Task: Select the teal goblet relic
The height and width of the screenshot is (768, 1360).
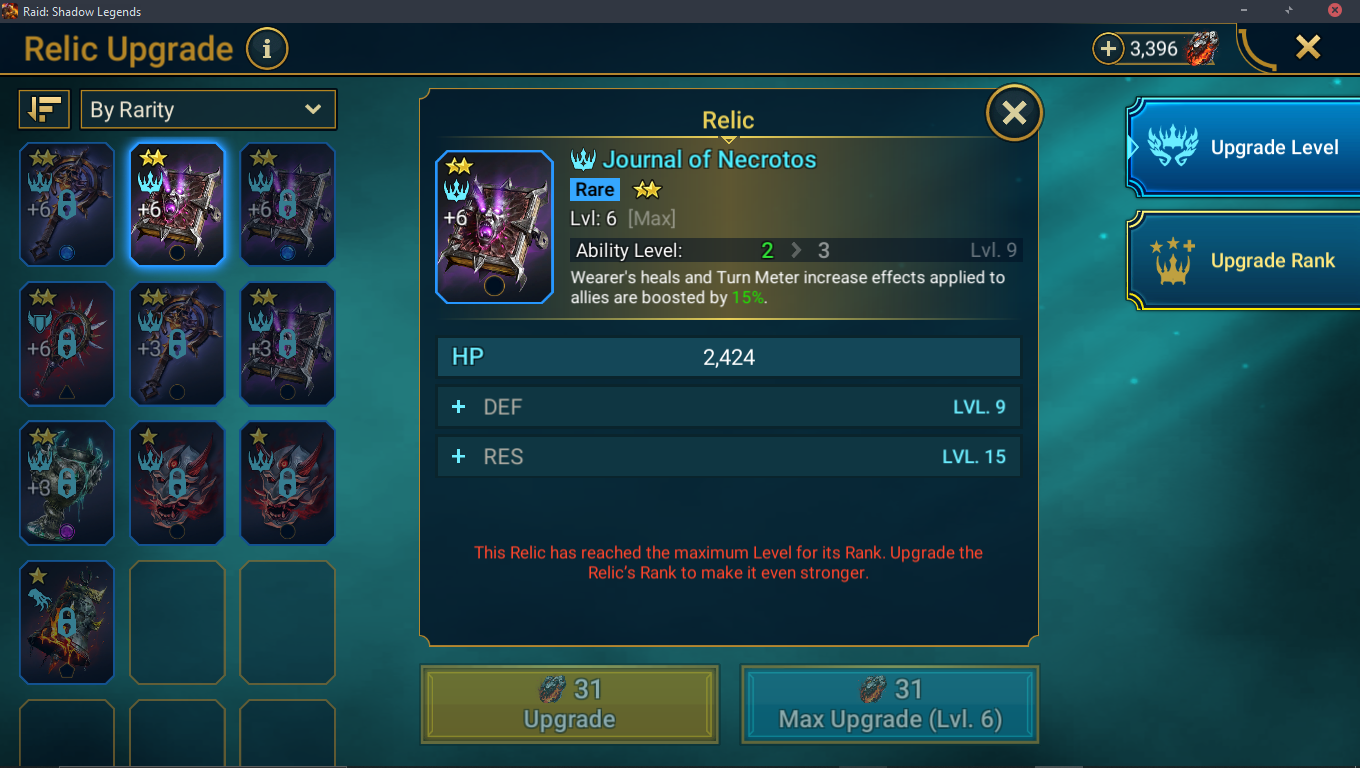Action: pos(67,483)
